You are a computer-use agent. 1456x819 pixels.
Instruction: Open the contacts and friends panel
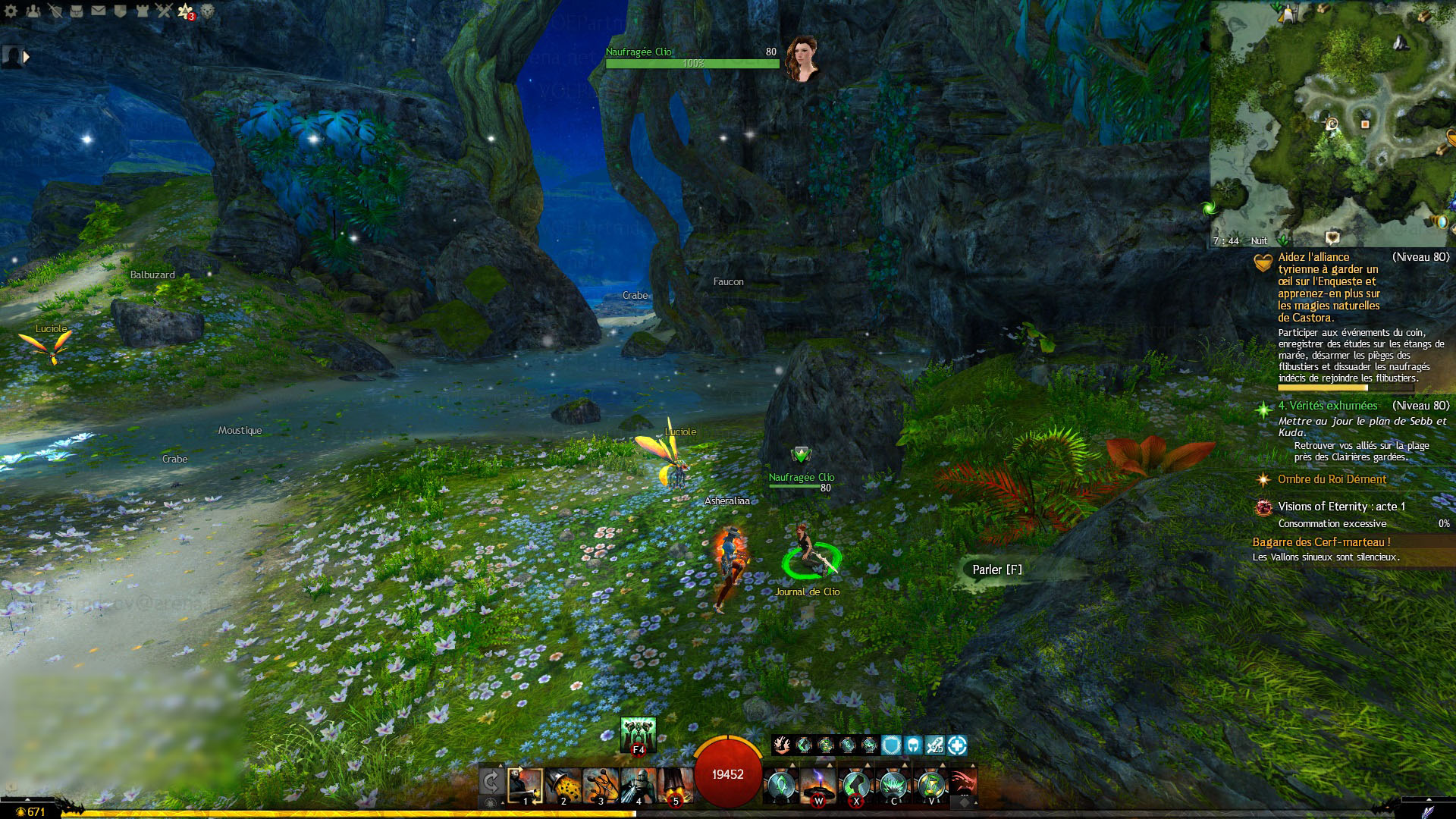33,11
